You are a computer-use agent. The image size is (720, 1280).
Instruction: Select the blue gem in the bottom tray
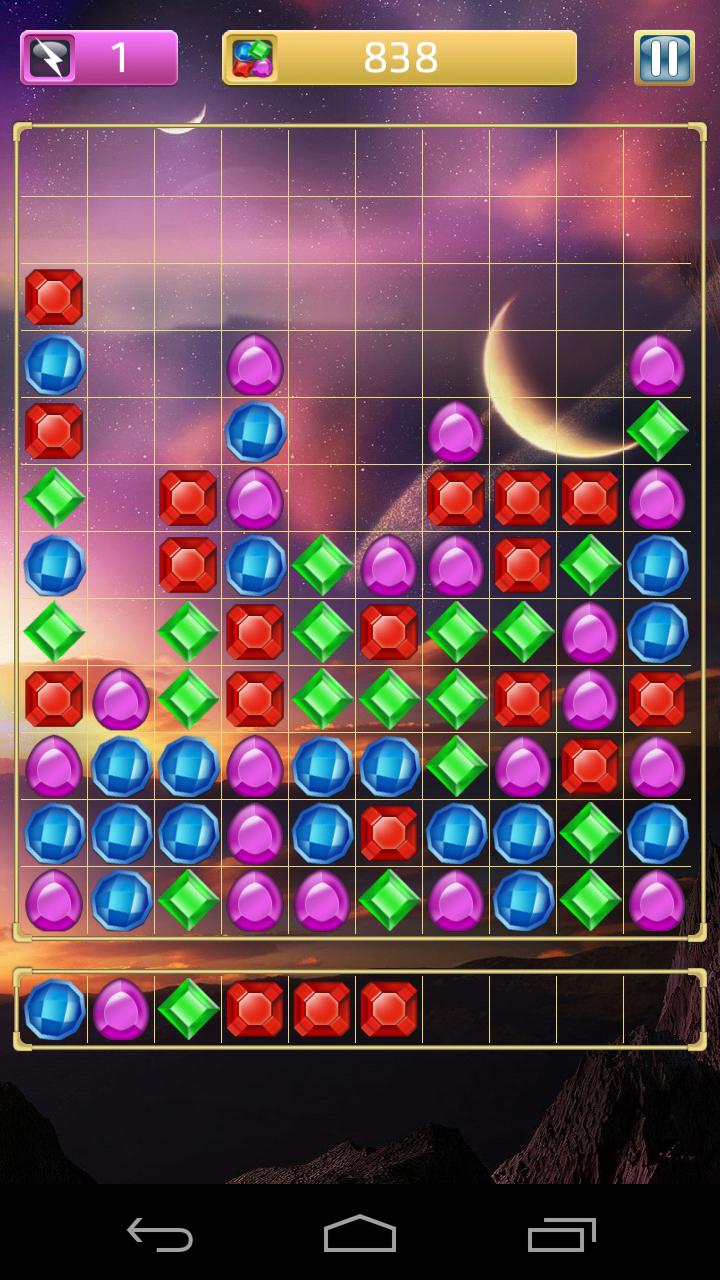click(x=54, y=1009)
